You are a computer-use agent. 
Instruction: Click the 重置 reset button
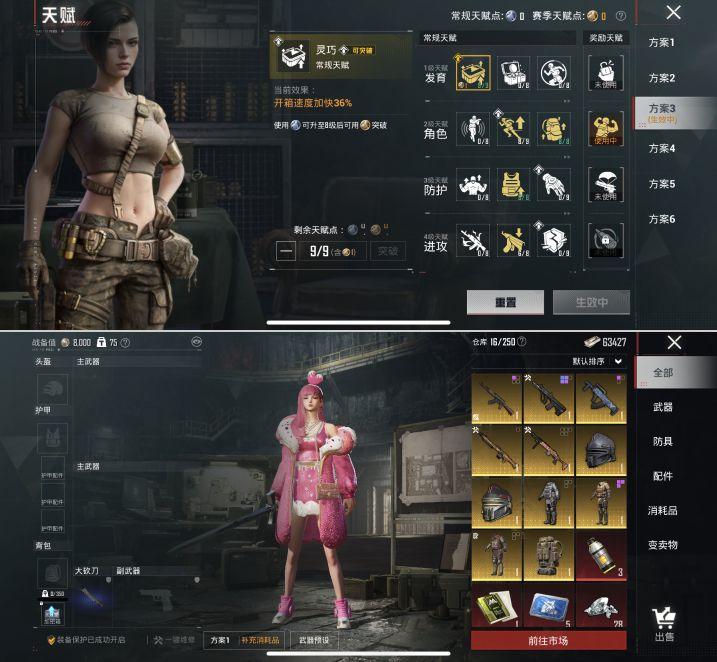505,302
